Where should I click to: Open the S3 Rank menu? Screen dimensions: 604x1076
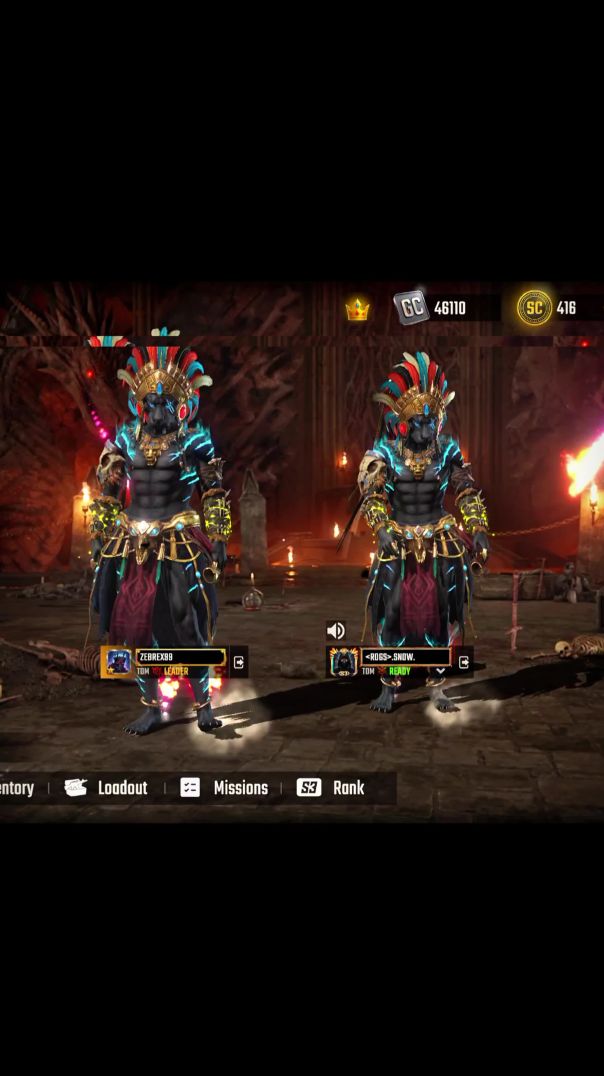pos(331,788)
